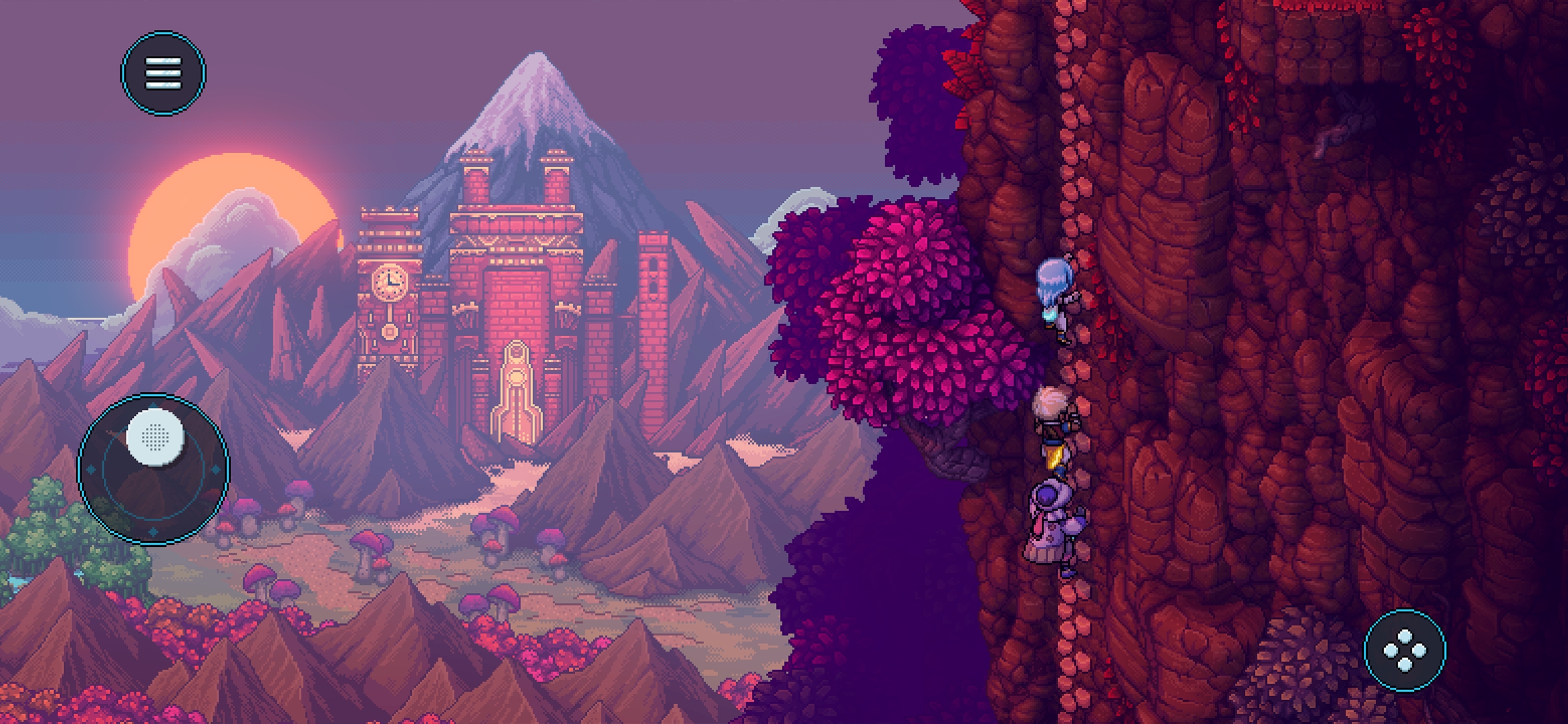Screen dimensions: 1568x724
Task: Tap the four-dot action button
Action: click(1404, 651)
